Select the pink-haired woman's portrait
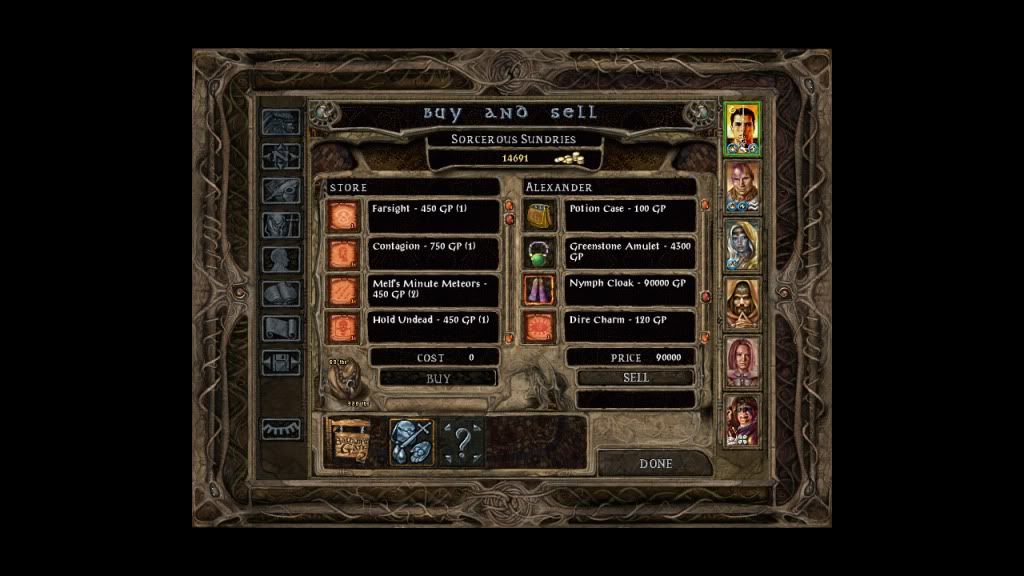This screenshot has width=1024, height=576. click(x=743, y=361)
